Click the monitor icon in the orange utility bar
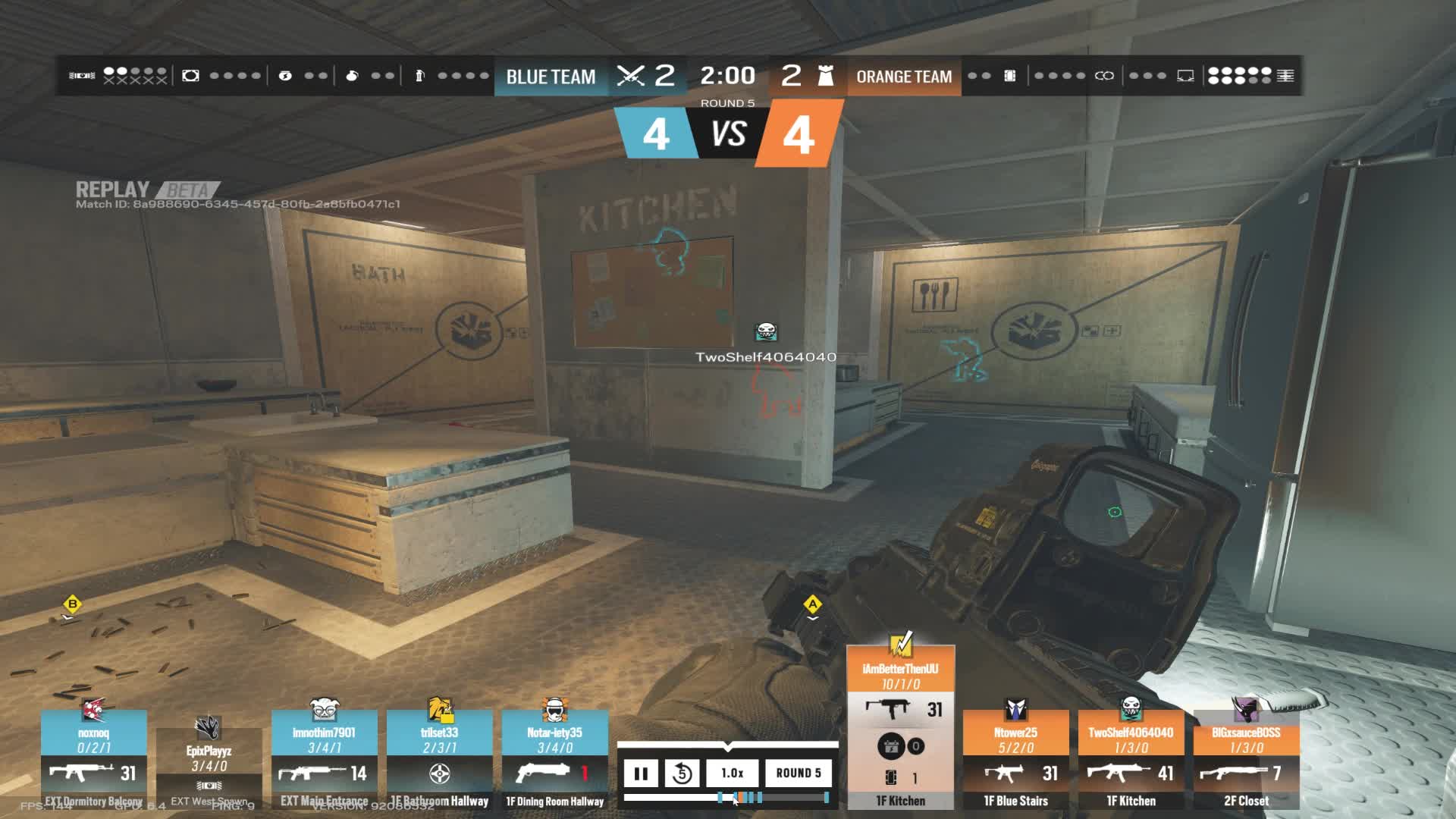 (x=1185, y=76)
